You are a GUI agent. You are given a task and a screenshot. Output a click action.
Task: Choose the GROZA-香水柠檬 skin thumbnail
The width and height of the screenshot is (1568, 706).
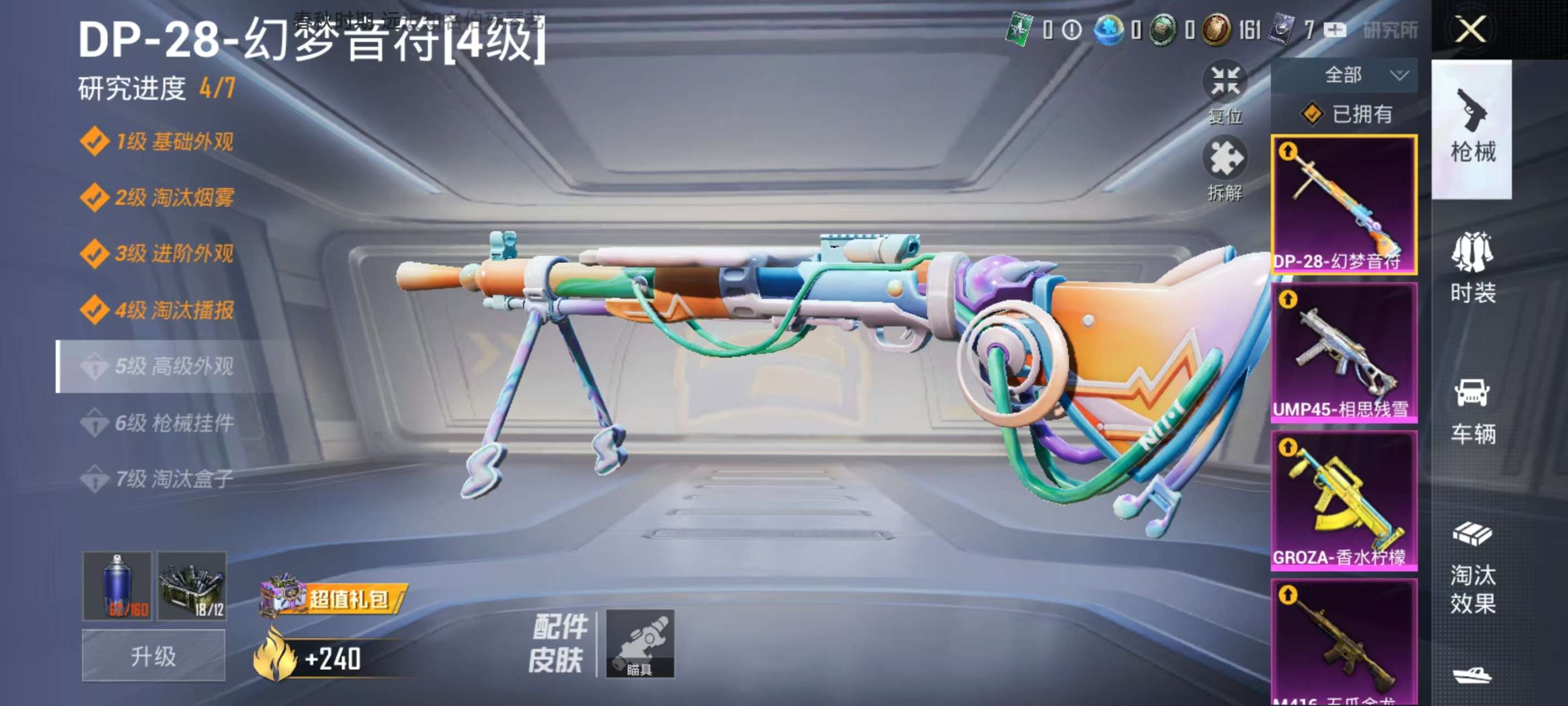click(1344, 501)
